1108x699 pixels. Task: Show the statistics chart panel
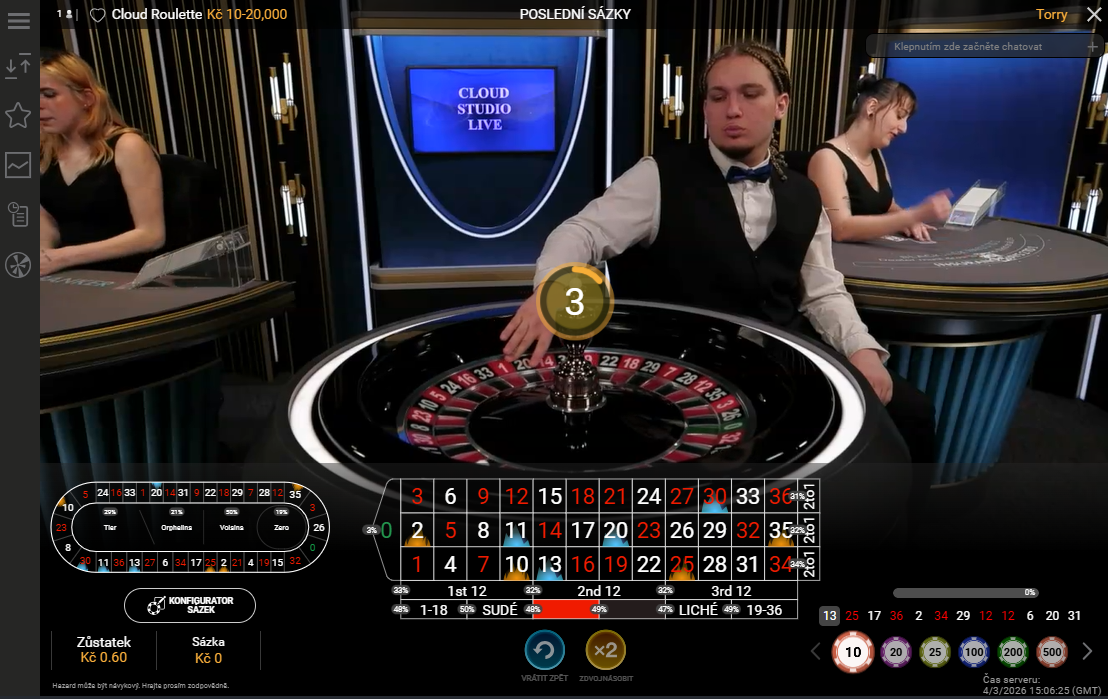pos(18,165)
